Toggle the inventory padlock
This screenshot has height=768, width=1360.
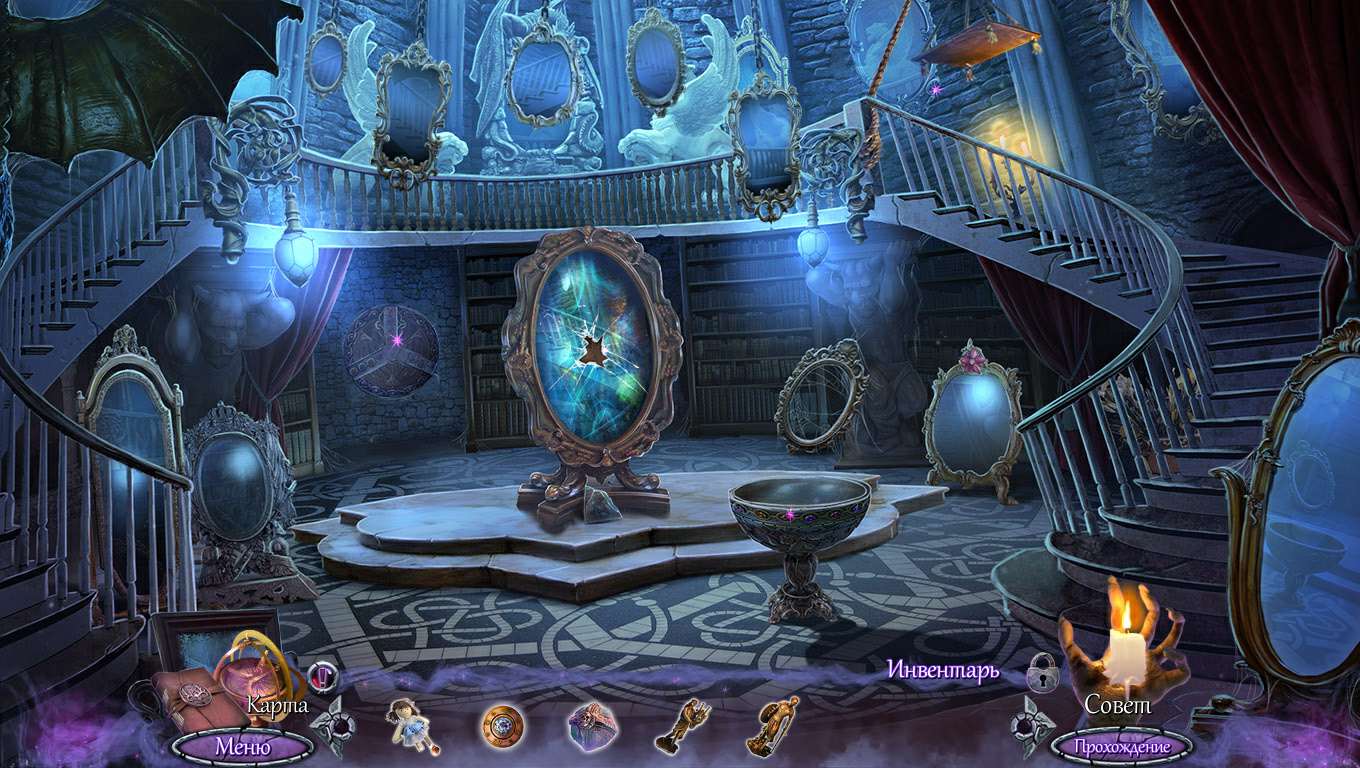tap(1042, 671)
